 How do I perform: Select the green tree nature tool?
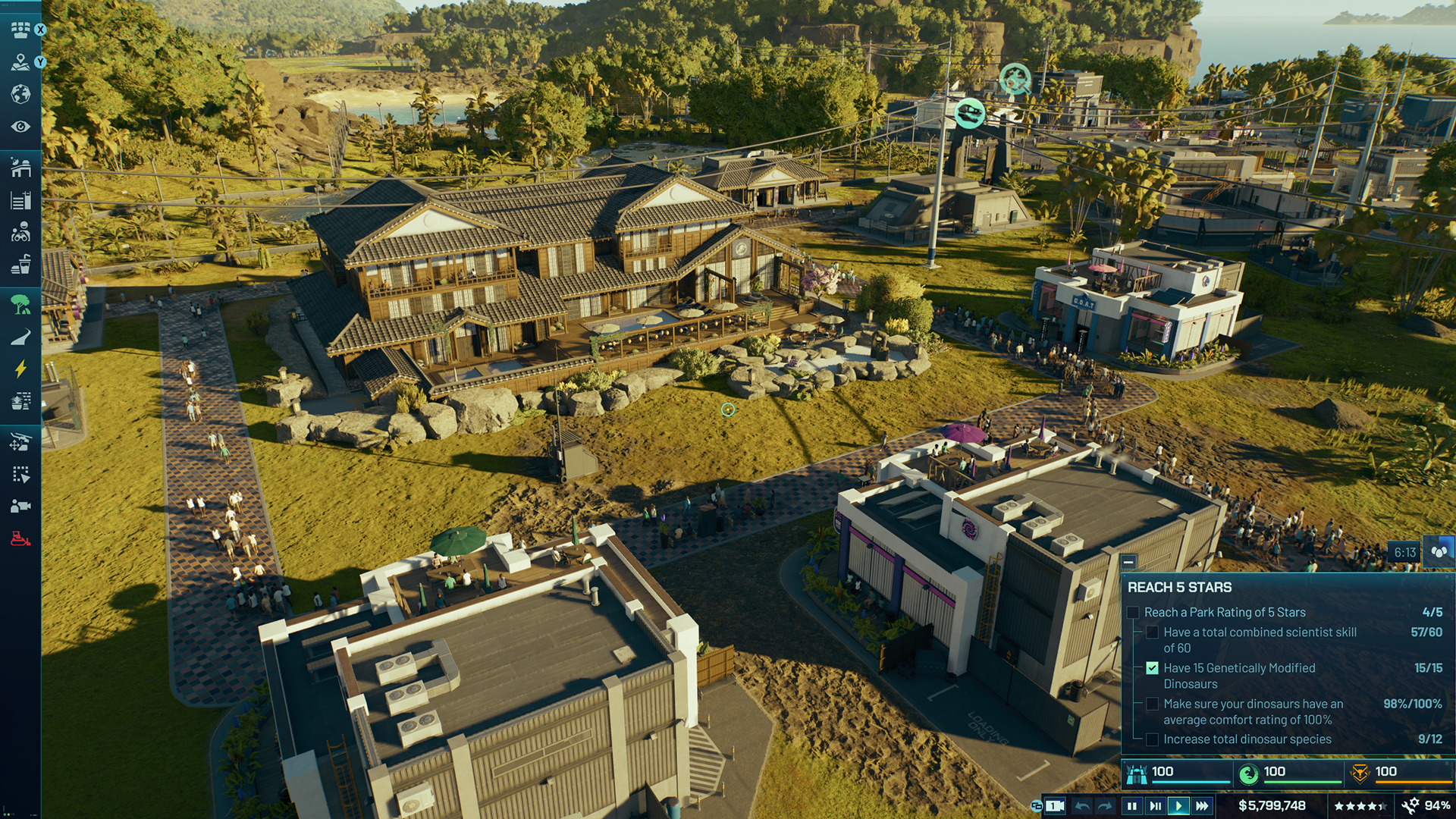click(20, 305)
